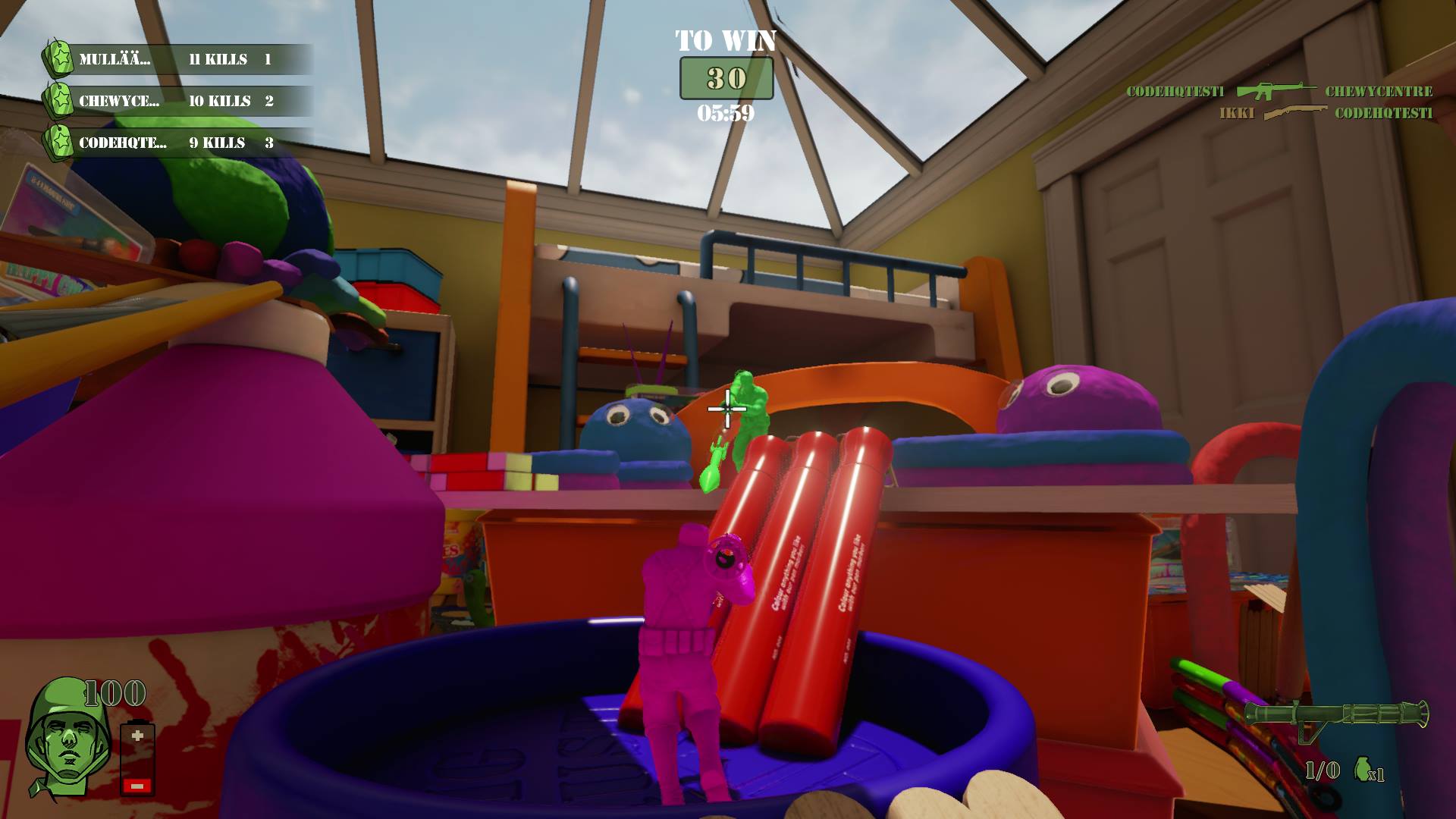1456x819 pixels.
Task: Click the CODEHQTE scoreboard row
Action: [174, 143]
